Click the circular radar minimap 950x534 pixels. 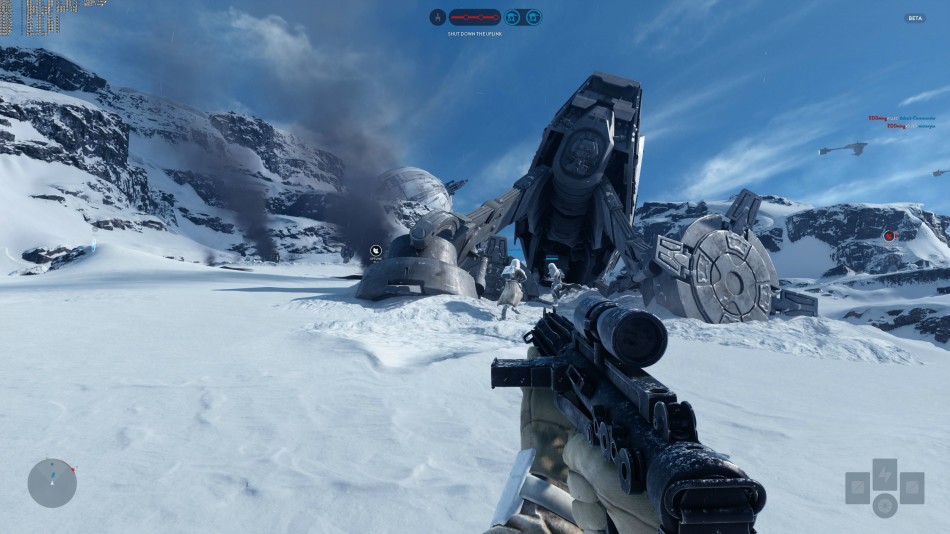[52, 483]
